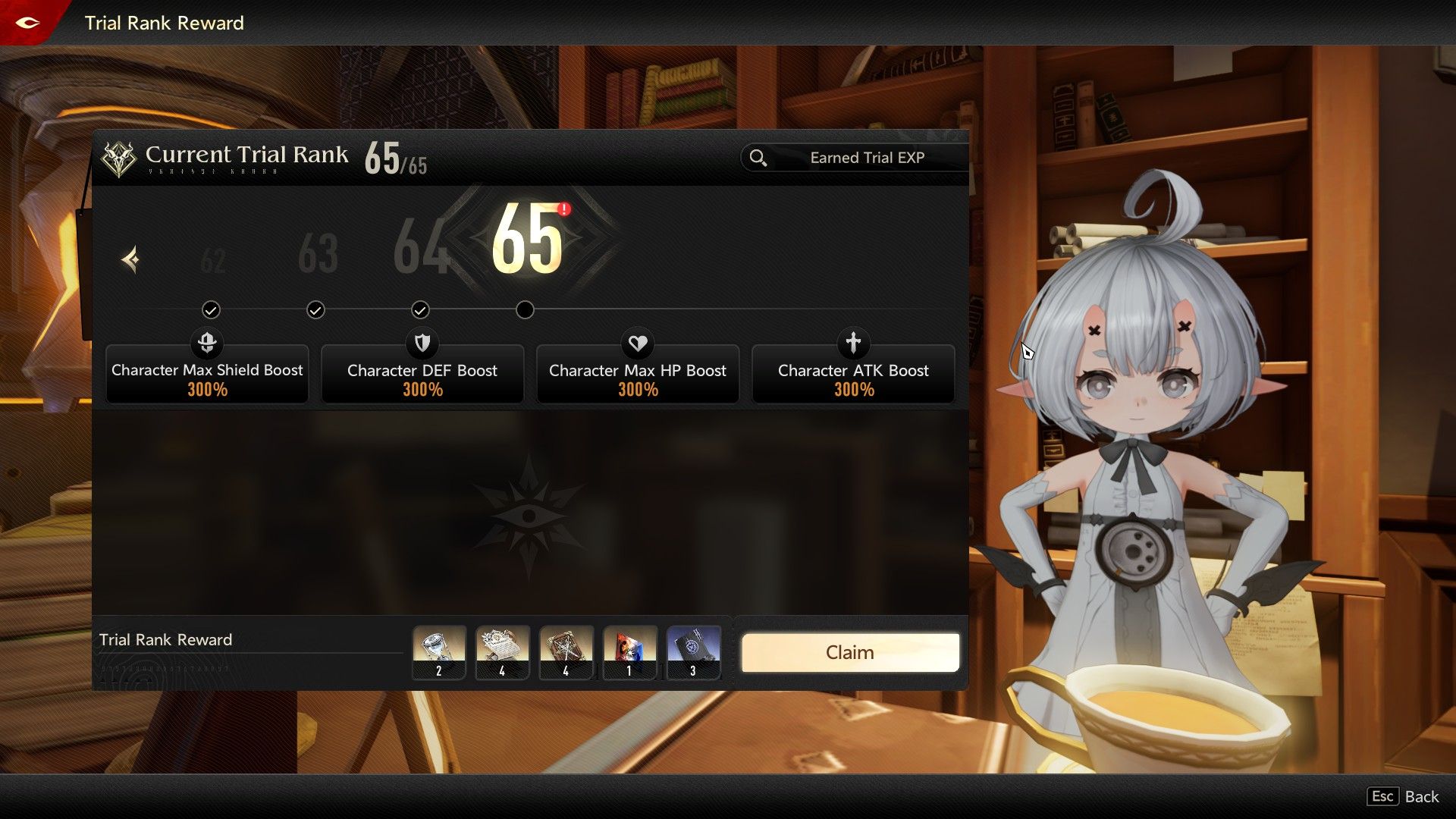Screen dimensions: 1456x819
Task: Select rank 62 on the rank track
Action: pyautogui.click(x=213, y=261)
